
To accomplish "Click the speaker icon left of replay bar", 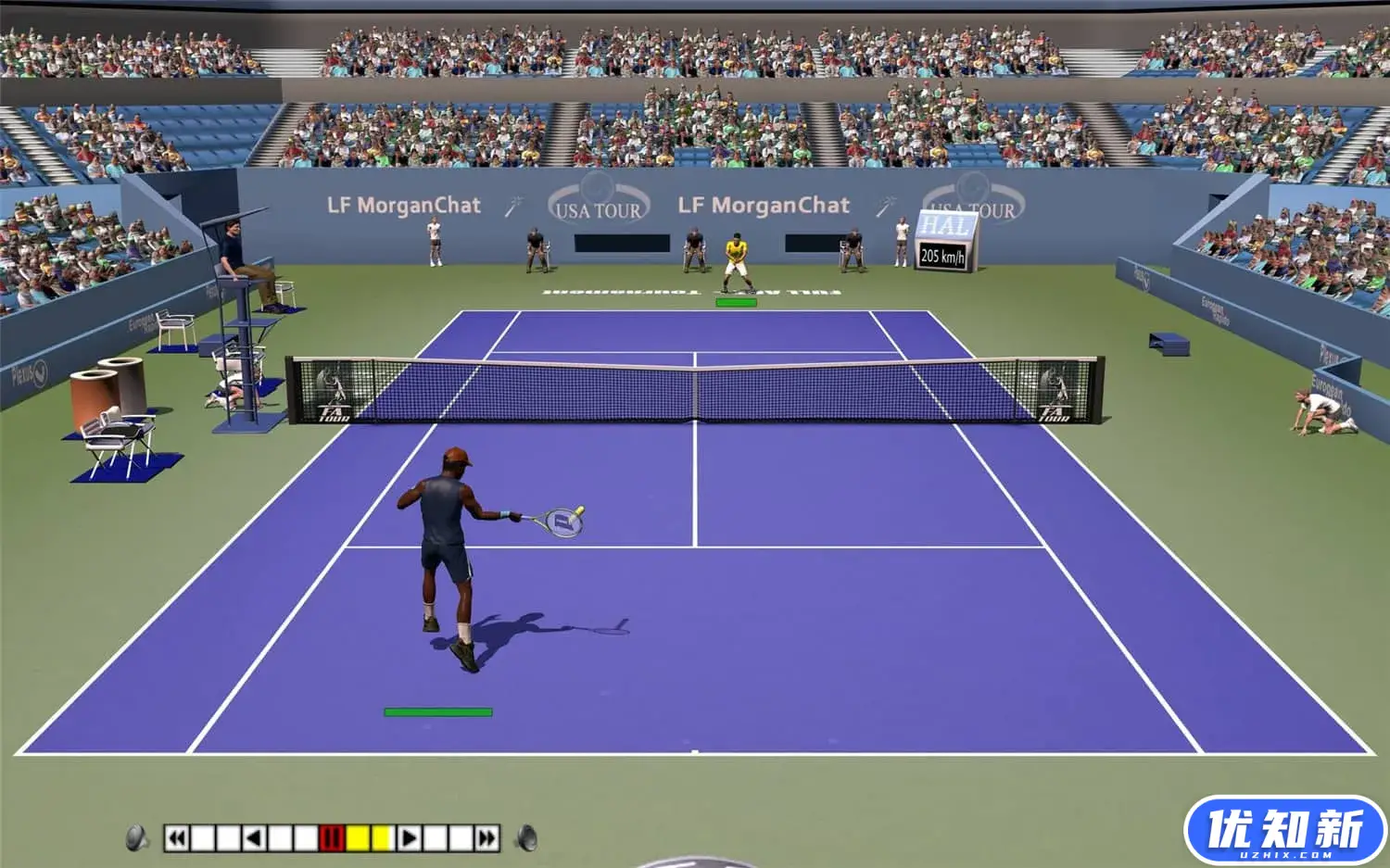I will (137, 837).
